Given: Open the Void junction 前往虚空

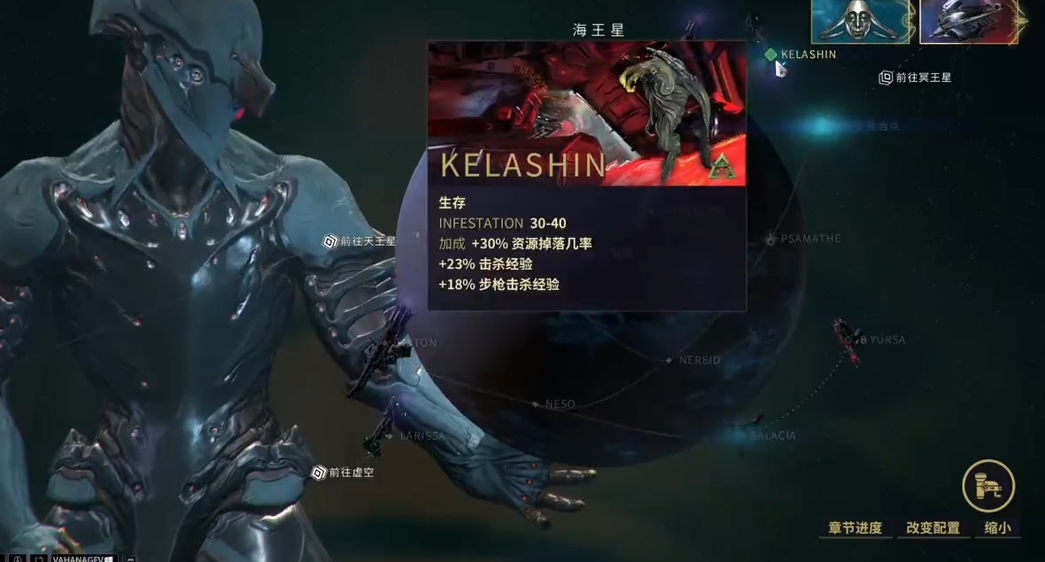Looking at the screenshot, I should coord(343,472).
